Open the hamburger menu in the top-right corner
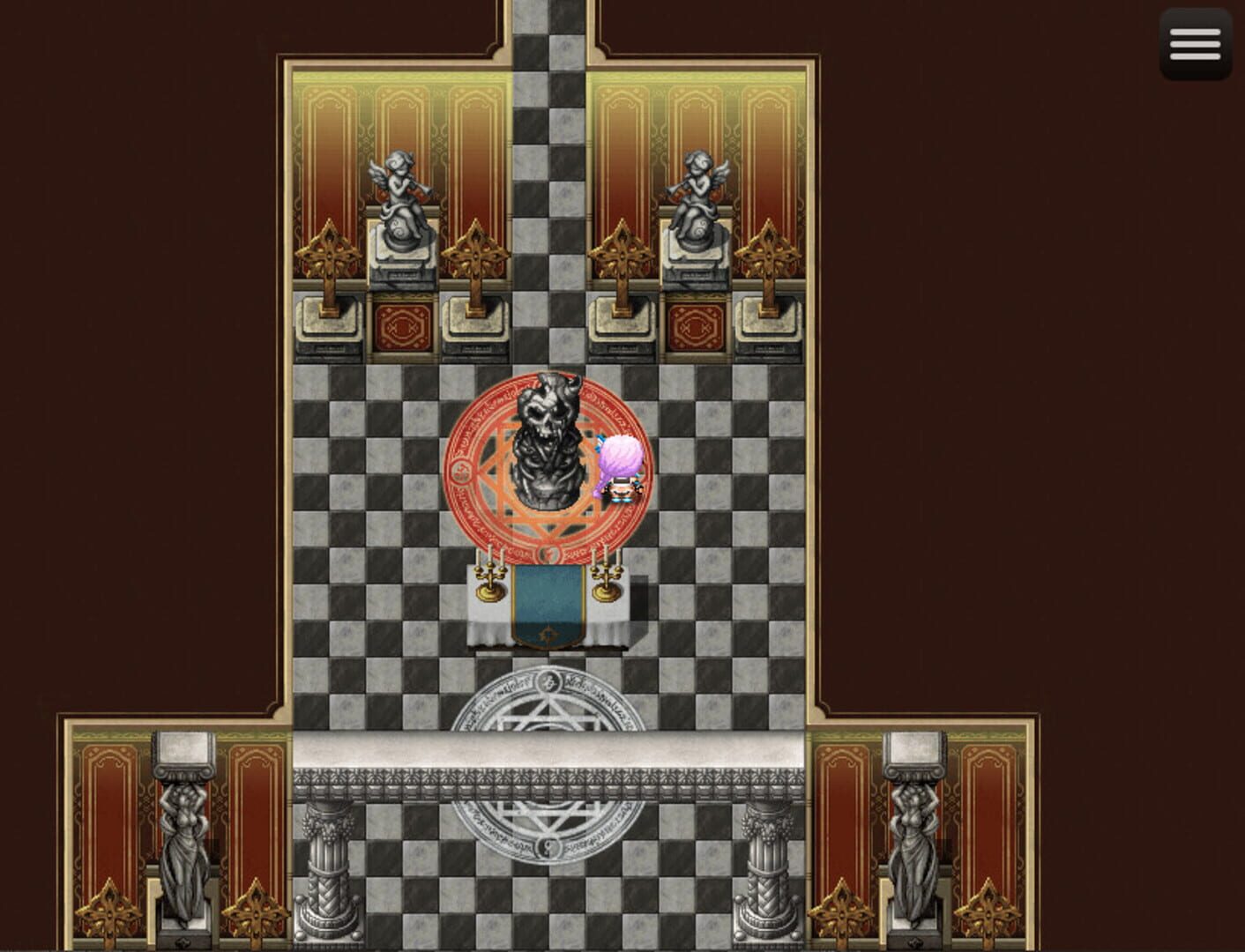 tap(1195, 44)
